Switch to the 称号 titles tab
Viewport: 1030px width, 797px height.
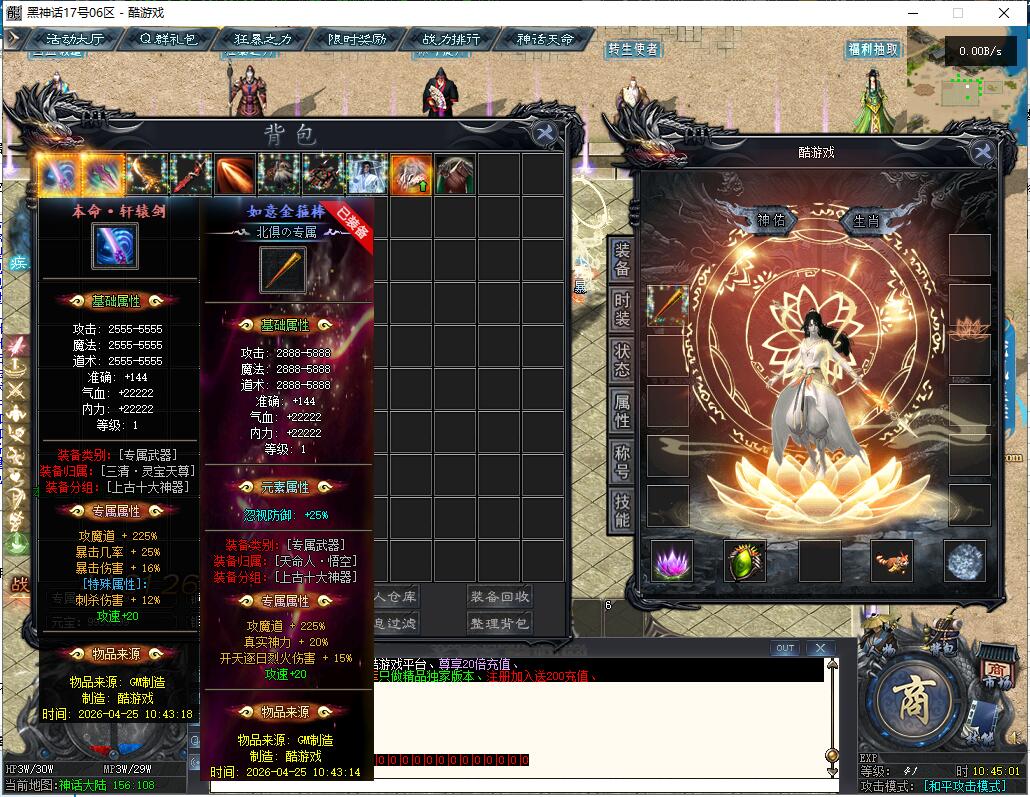621,459
